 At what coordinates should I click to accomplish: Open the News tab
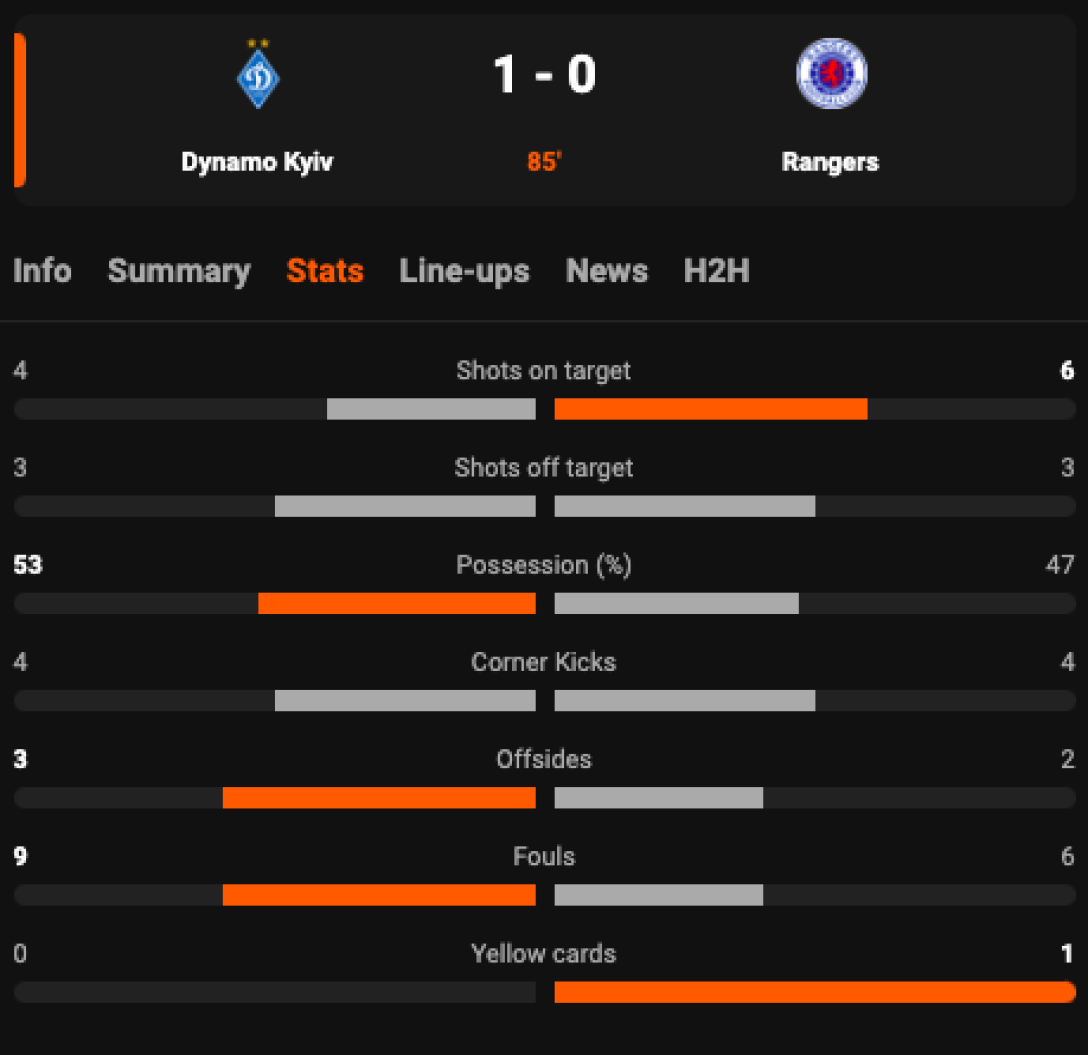(x=606, y=271)
